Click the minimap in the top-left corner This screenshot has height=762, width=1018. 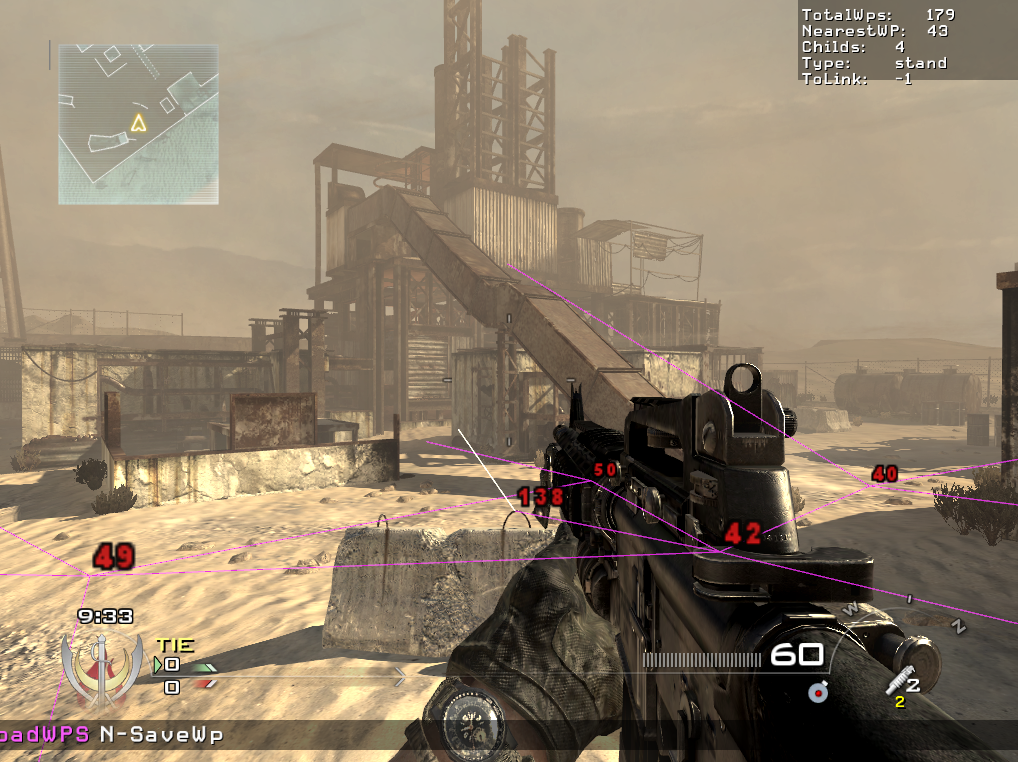138,124
